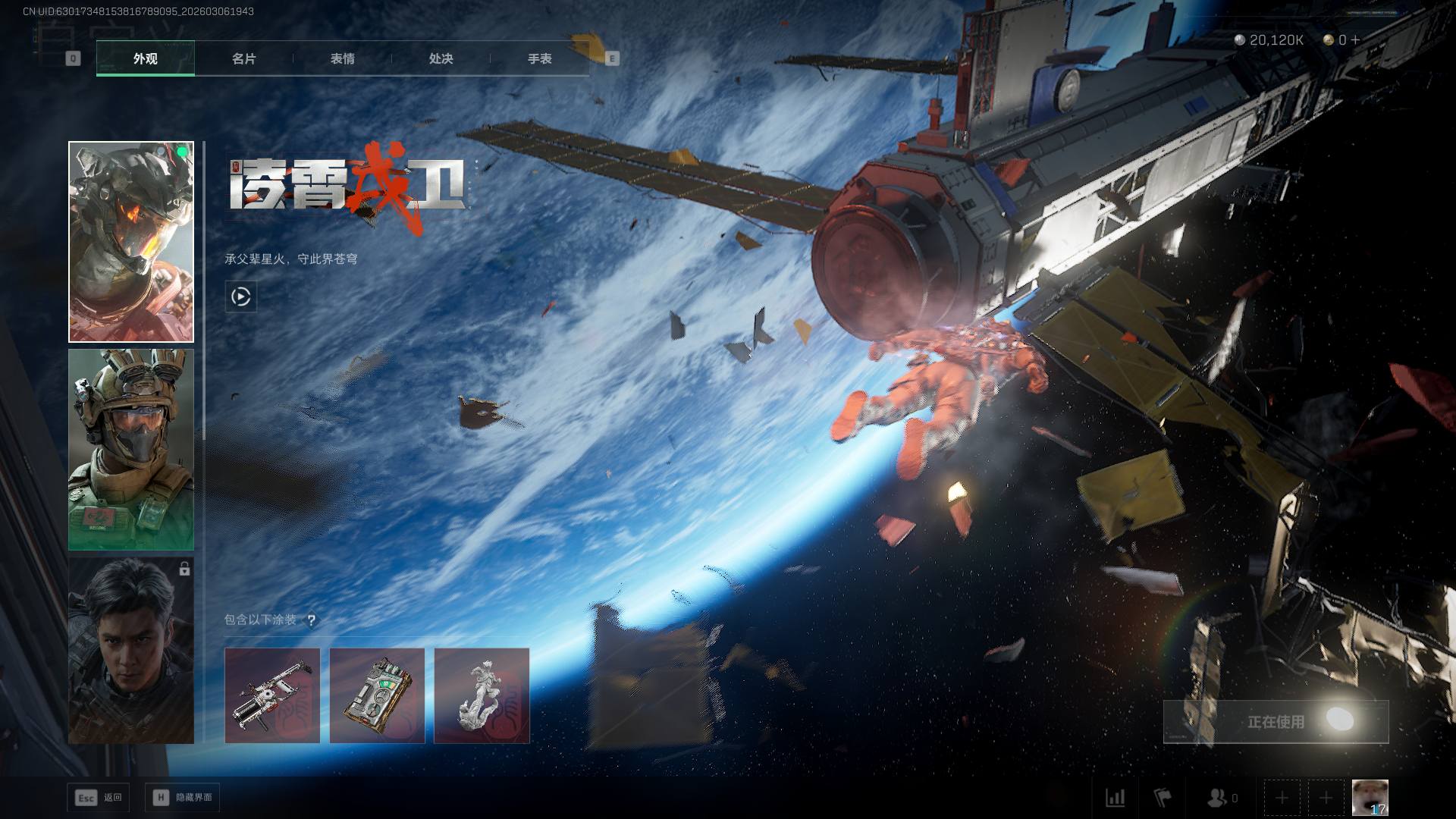Viewport: 1456px width, 819px height.
Task: Hide the interface with 隐藏界面
Action: [183, 798]
